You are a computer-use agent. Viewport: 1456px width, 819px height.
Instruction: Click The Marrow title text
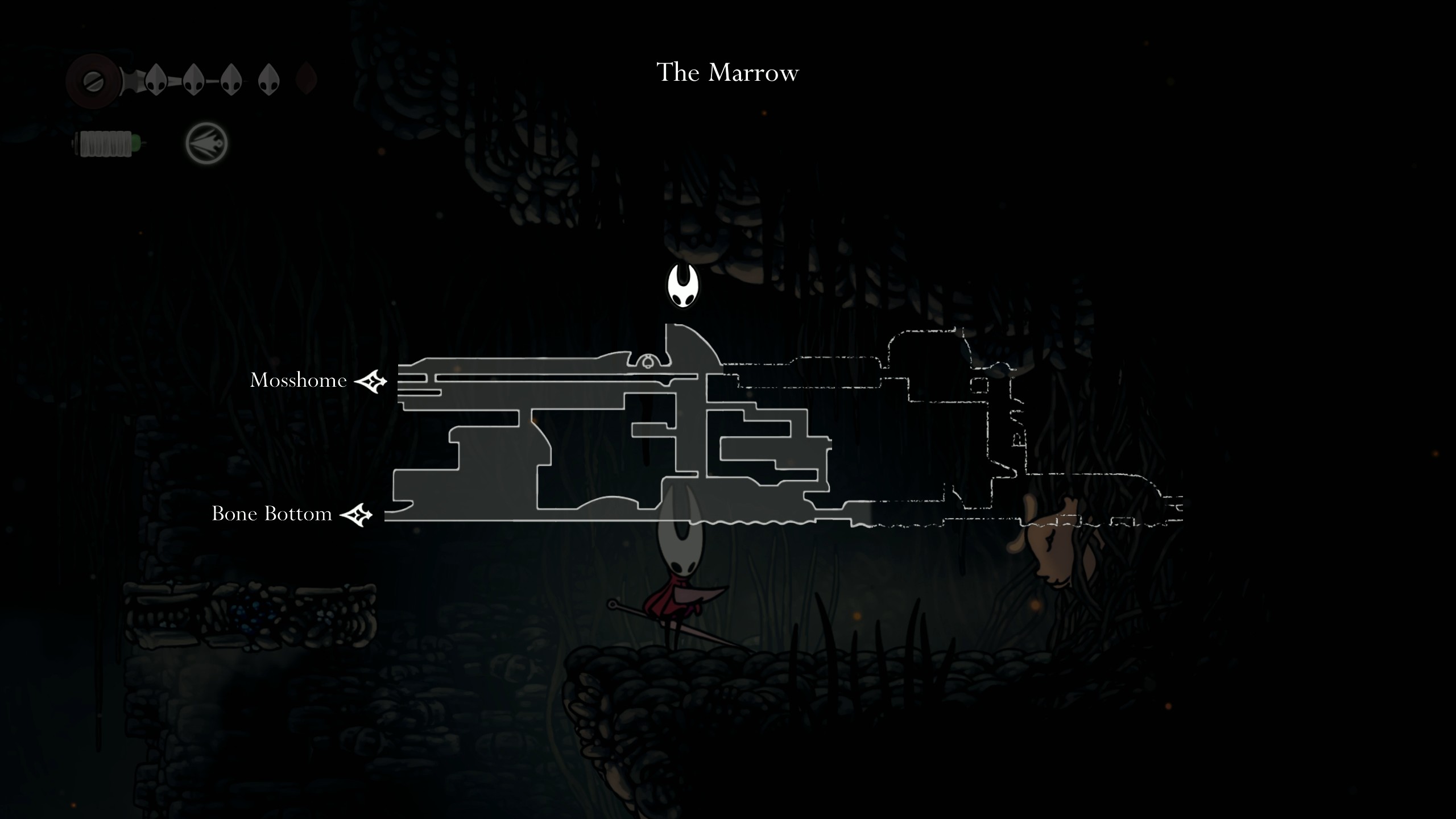(x=727, y=72)
